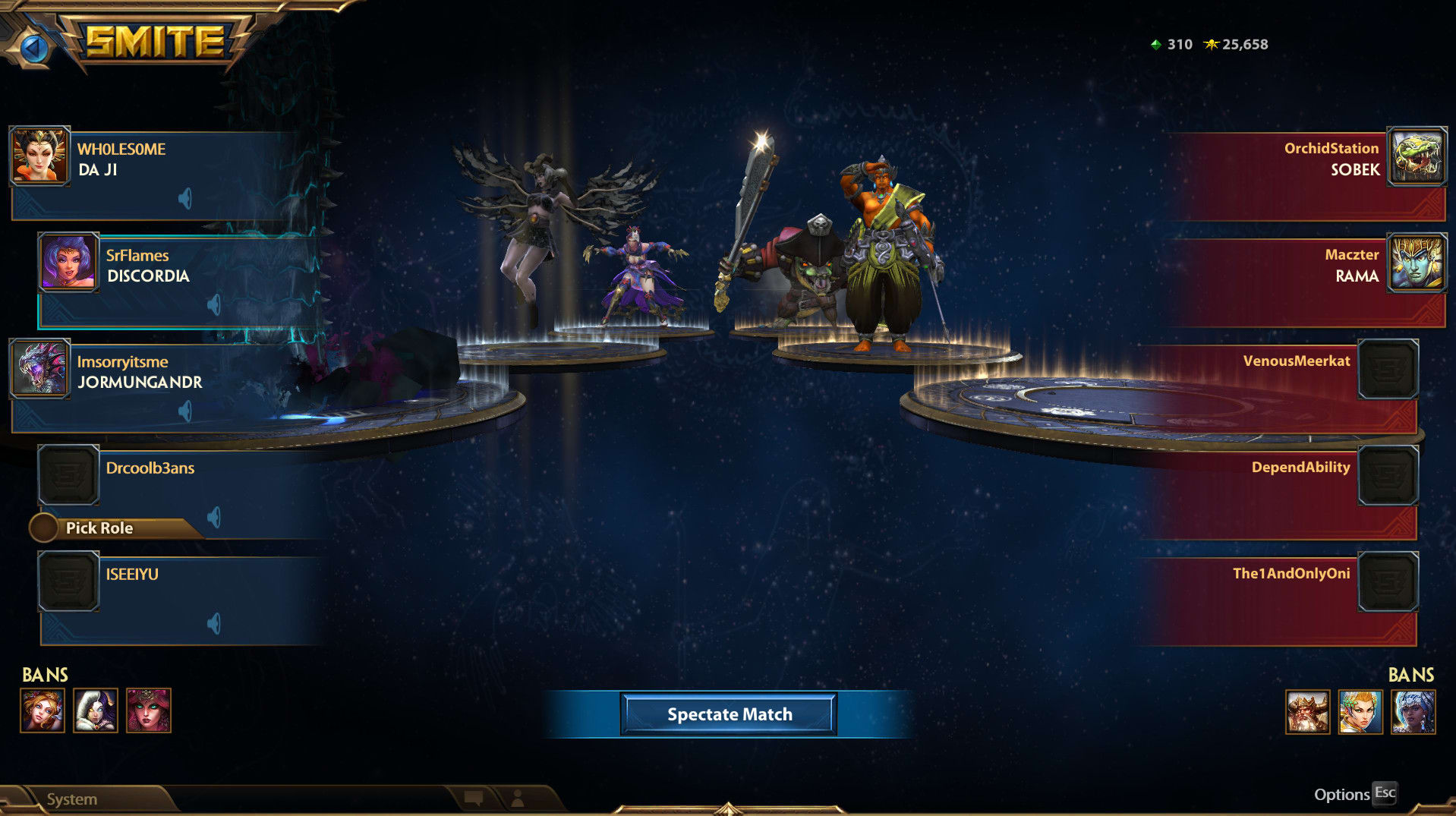
Task: Choose OrchidStation's Sobek portrait
Action: pos(1417,156)
